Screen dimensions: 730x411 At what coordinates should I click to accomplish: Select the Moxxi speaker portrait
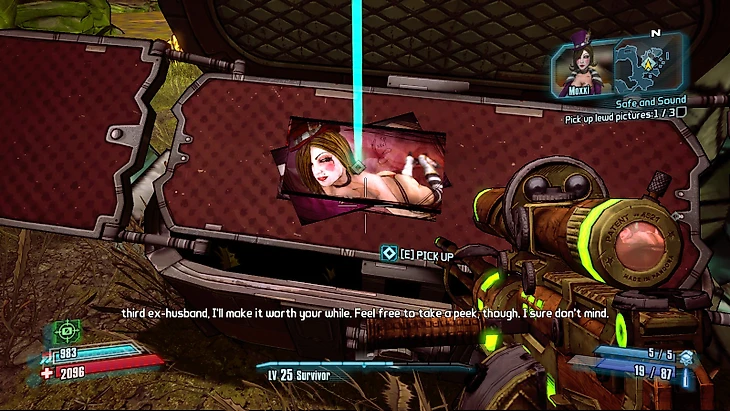coord(581,65)
